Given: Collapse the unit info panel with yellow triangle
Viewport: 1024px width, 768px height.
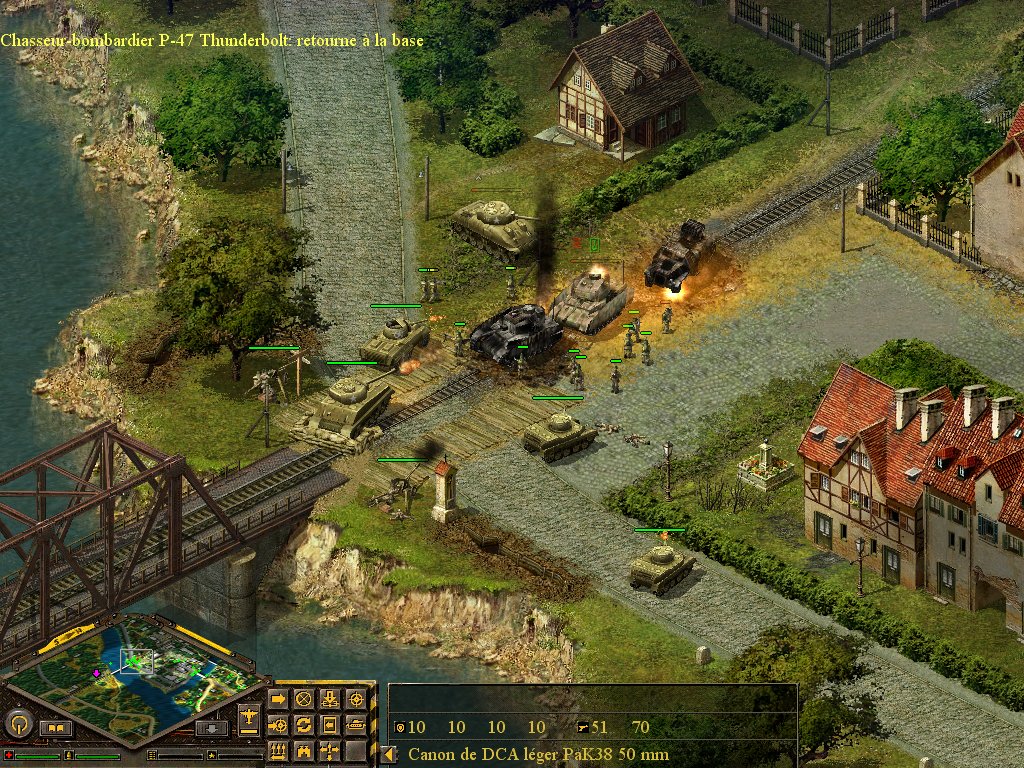Looking at the screenshot, I should pos(389,754).
